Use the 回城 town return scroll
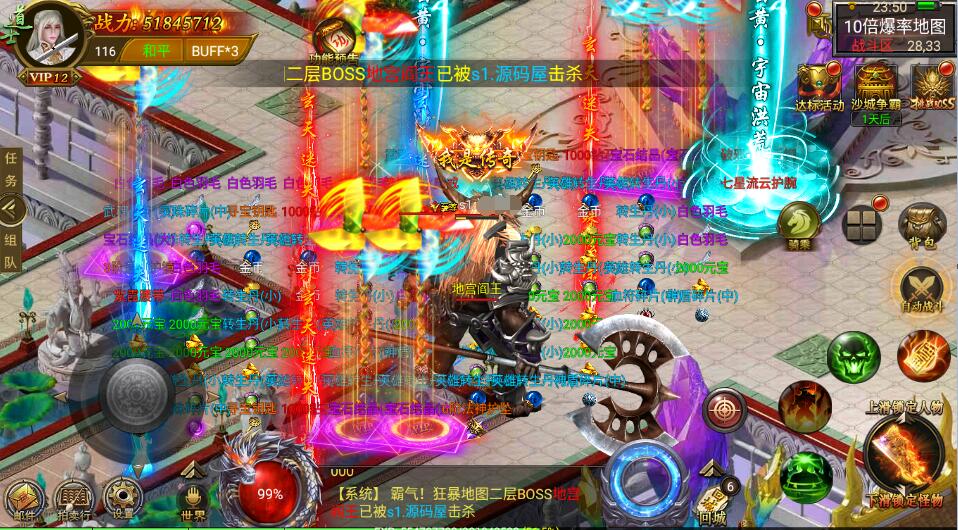 (713, 499)
